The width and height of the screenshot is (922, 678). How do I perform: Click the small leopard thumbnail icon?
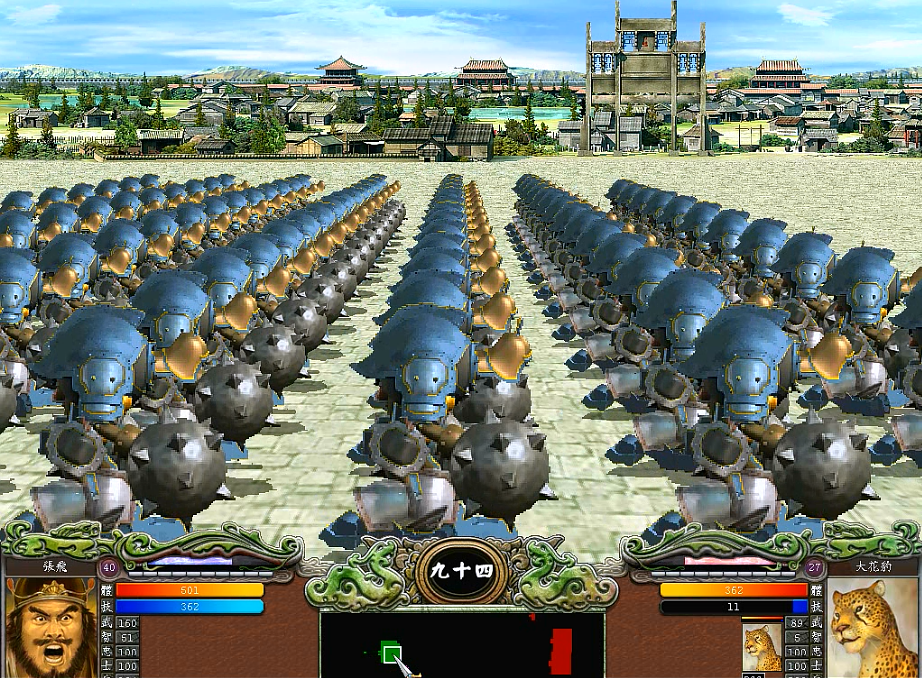coord(761,647)
